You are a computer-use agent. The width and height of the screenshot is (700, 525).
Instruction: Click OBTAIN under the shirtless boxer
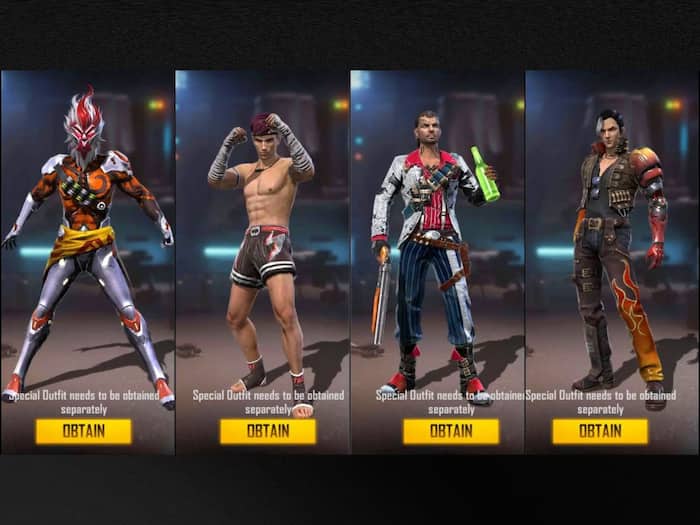[268, 431]
